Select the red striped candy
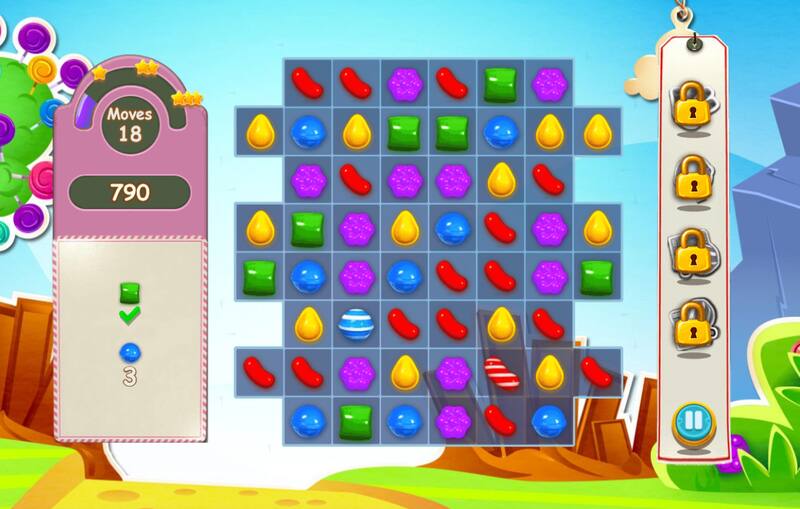Viewport: 800px width, 509px height. 500,372
